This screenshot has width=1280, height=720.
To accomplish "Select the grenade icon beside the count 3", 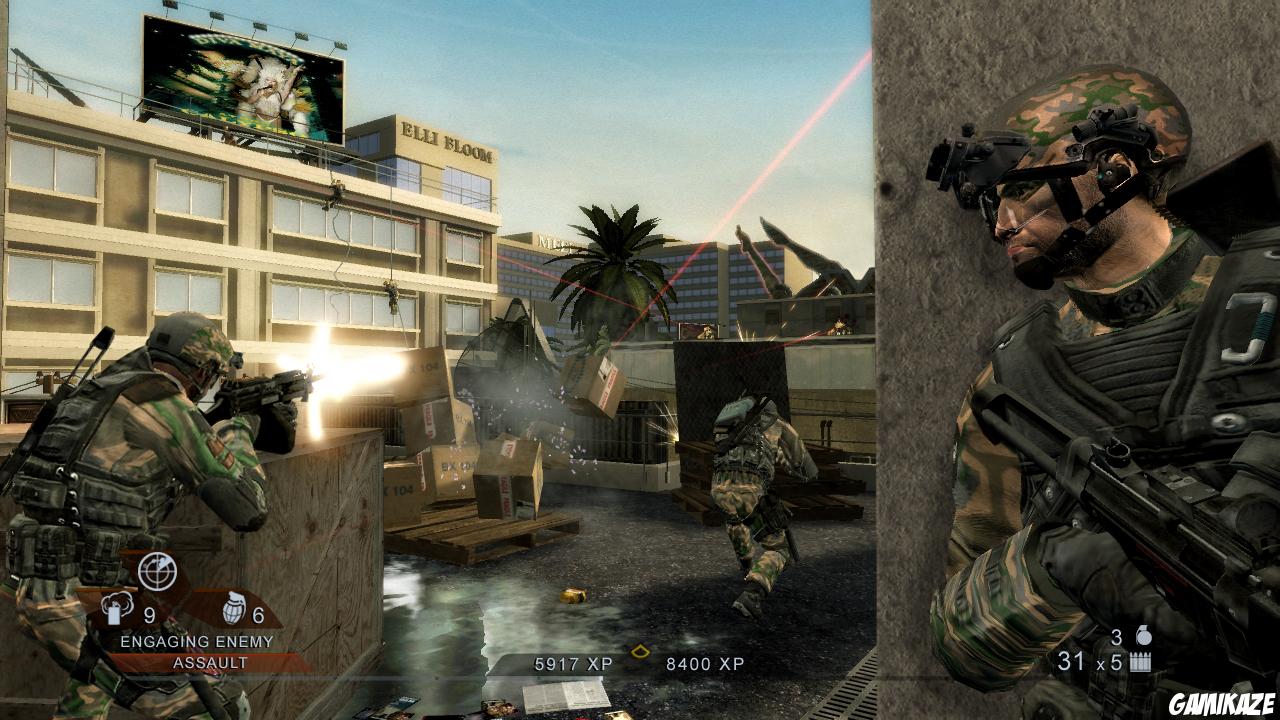I will [1142, 634].
